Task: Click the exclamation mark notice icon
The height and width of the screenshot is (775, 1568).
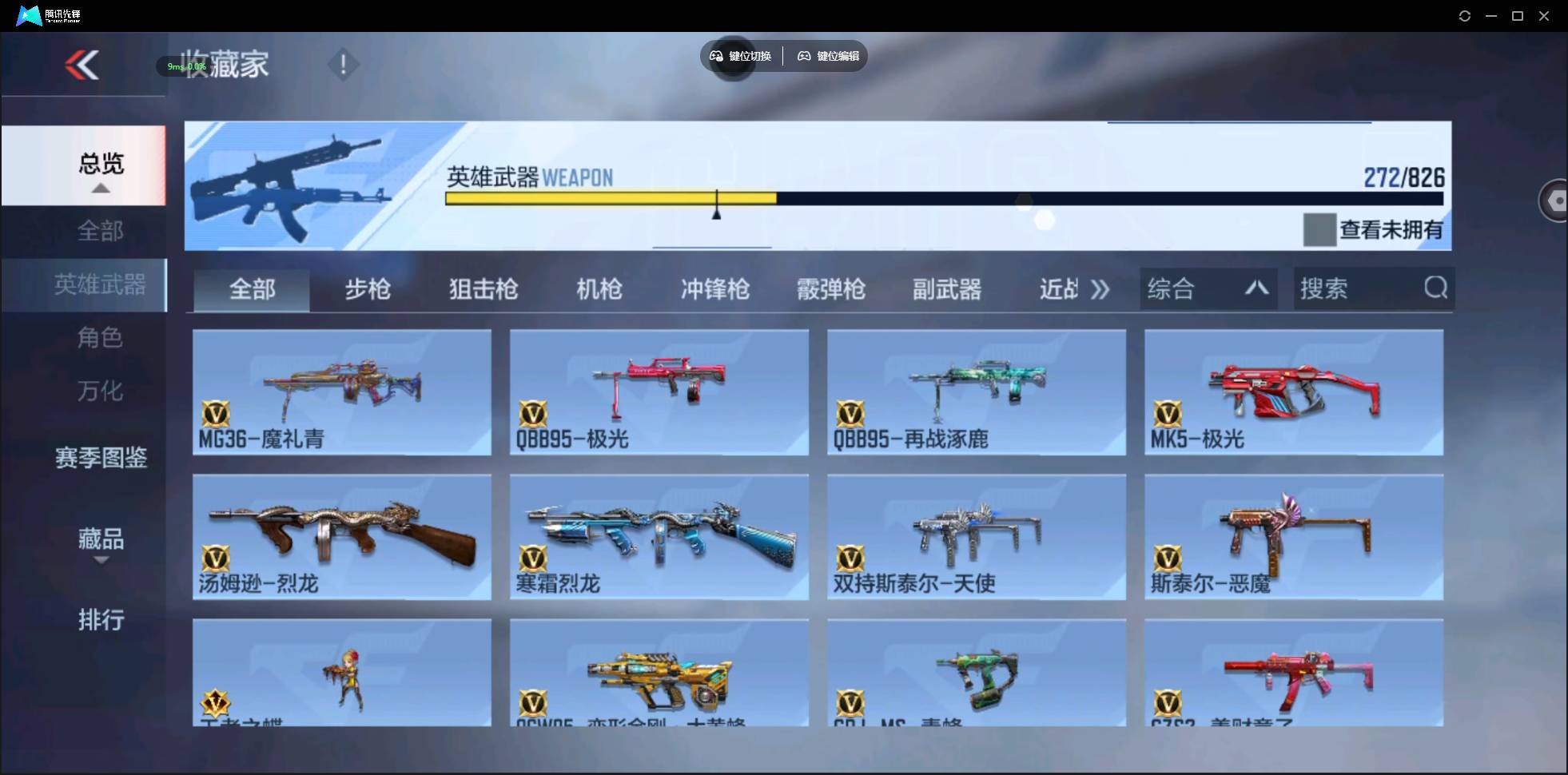Action: pyautogui.click(x=343, y=63)
